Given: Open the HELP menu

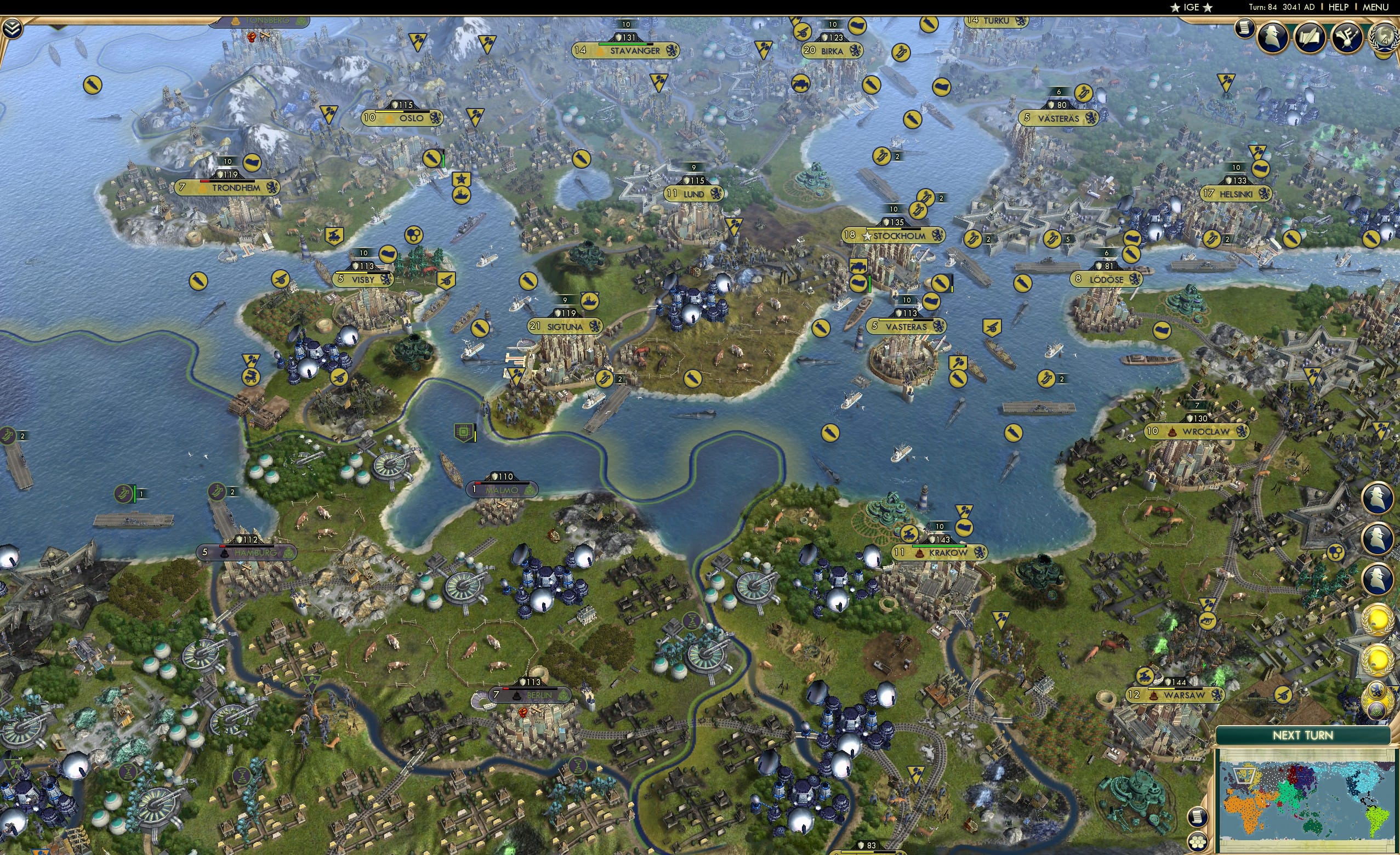Looking at the screenshot, I should tap(1338, 7).
